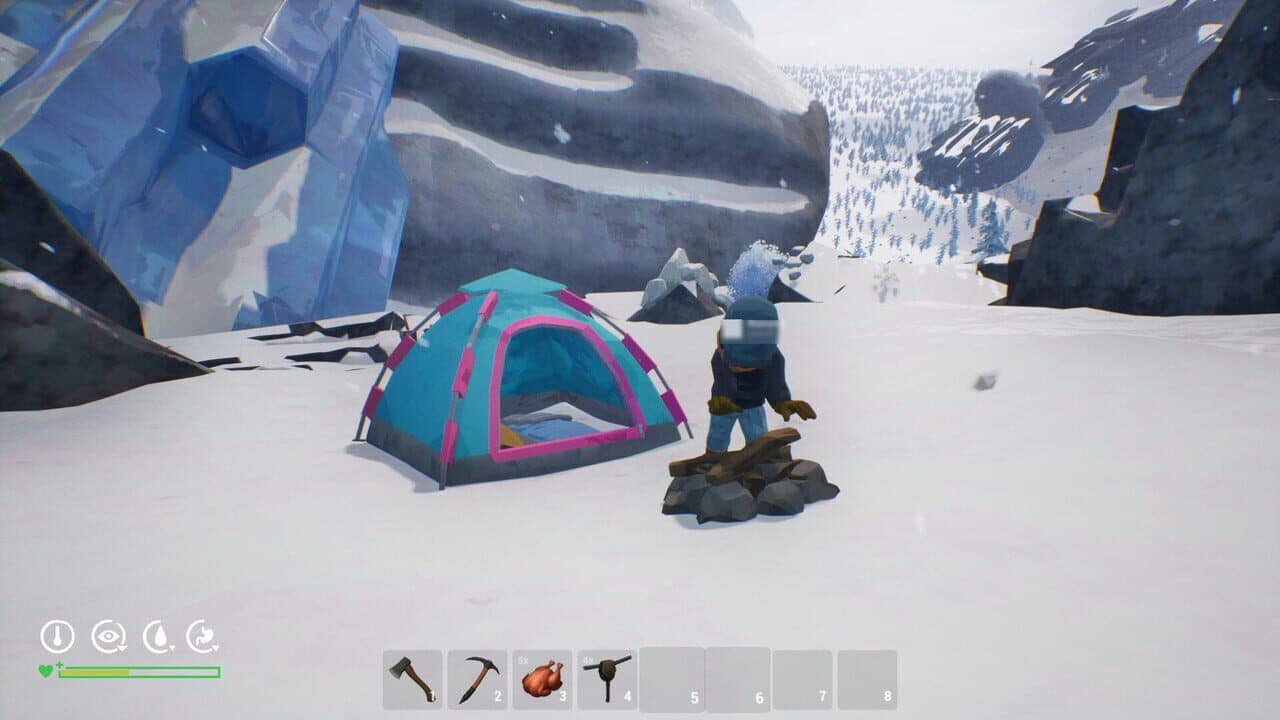Click the 4x quantity badge on the torch

587,660
